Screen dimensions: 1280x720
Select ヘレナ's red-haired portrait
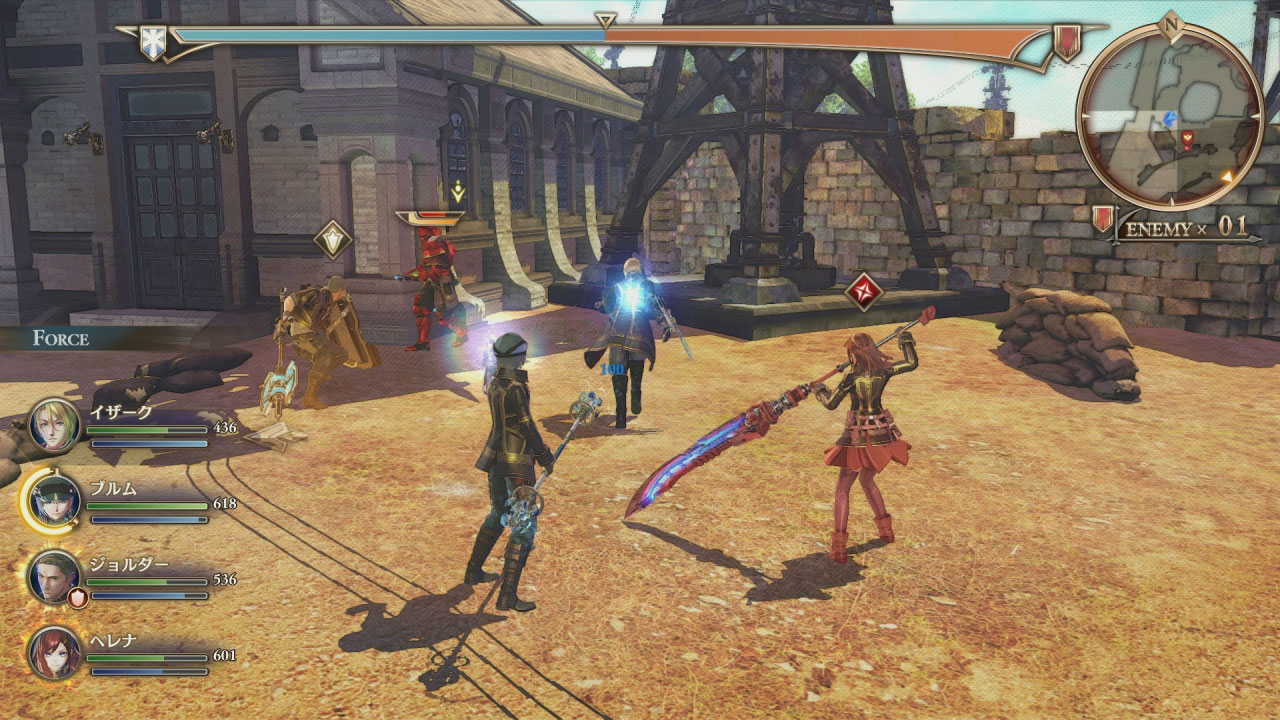[x=54, y=652]
